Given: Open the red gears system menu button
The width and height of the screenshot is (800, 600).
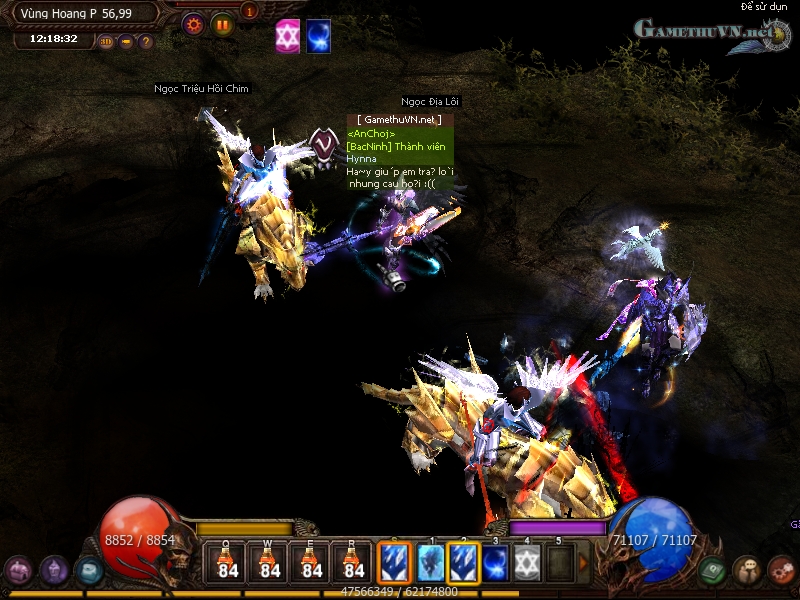Looking at the screenshot, I should (781, 571).
